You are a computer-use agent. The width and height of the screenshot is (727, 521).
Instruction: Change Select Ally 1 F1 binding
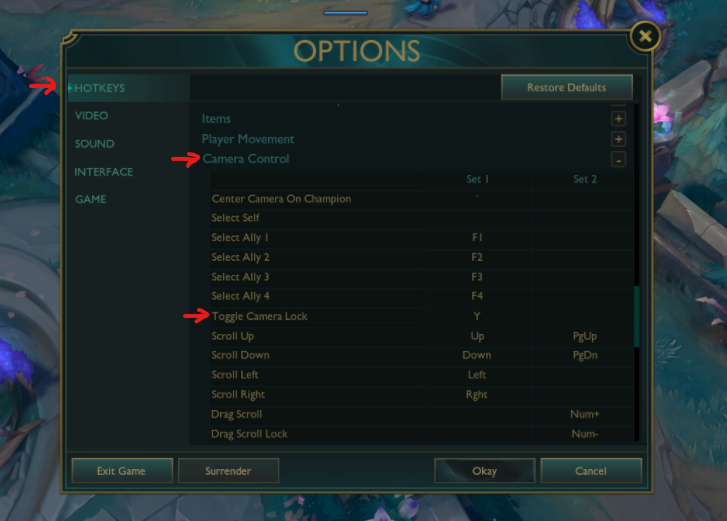(x=477, y=238)
